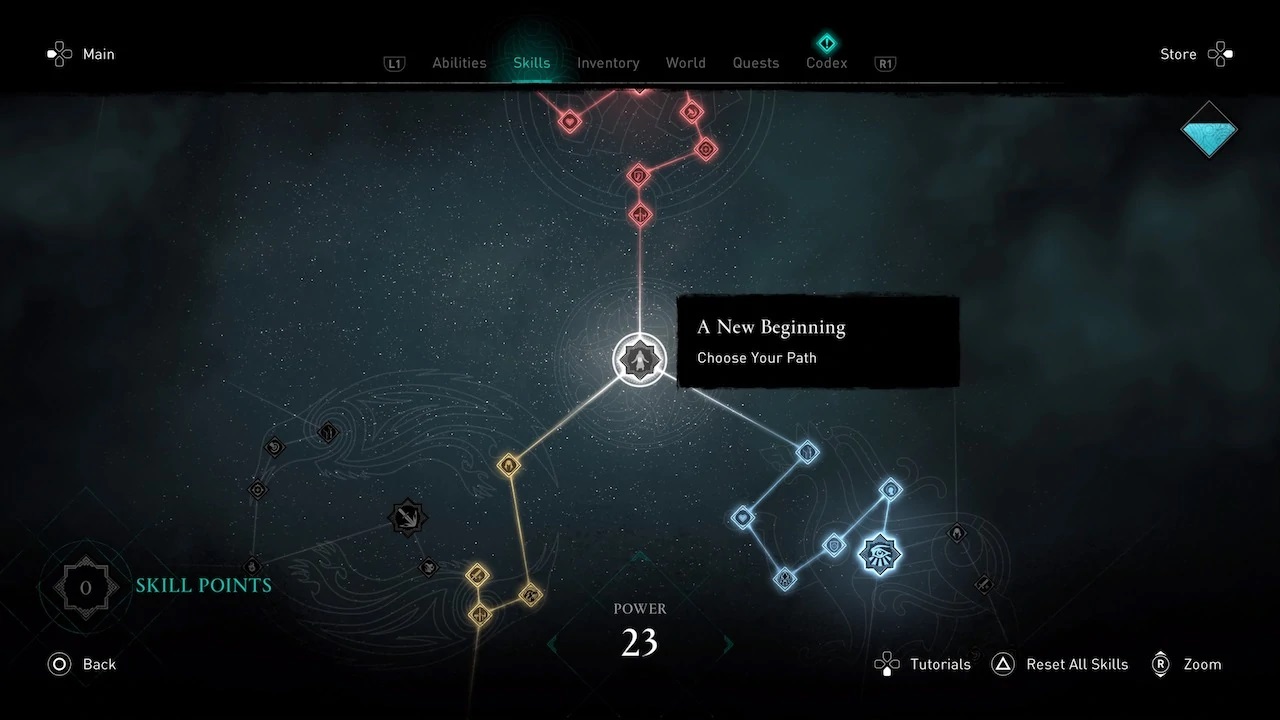Click the R1 bumper indicator

(x=884, y=63)
